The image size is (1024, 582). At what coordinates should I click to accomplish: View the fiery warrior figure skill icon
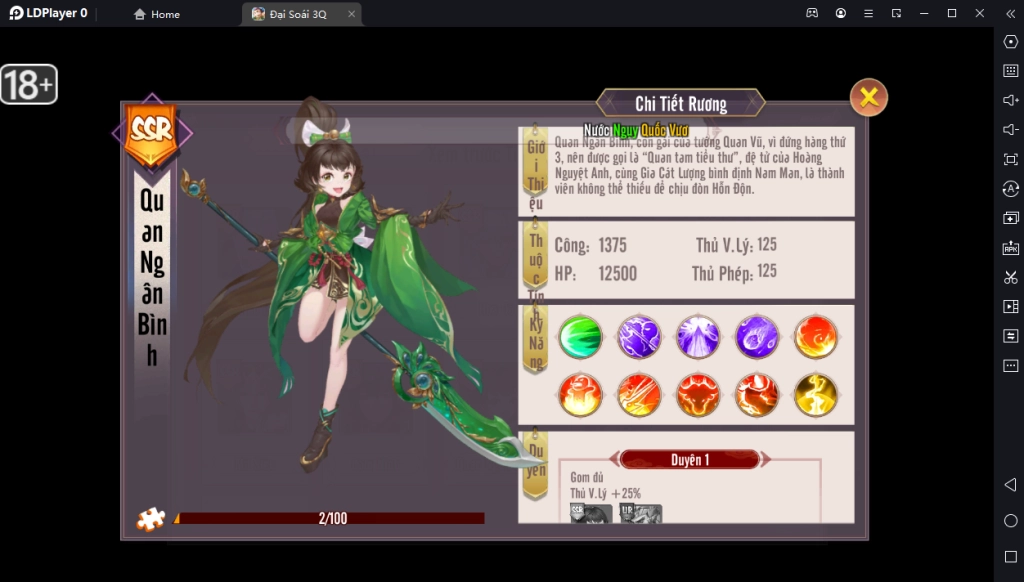tap(580, 395)
